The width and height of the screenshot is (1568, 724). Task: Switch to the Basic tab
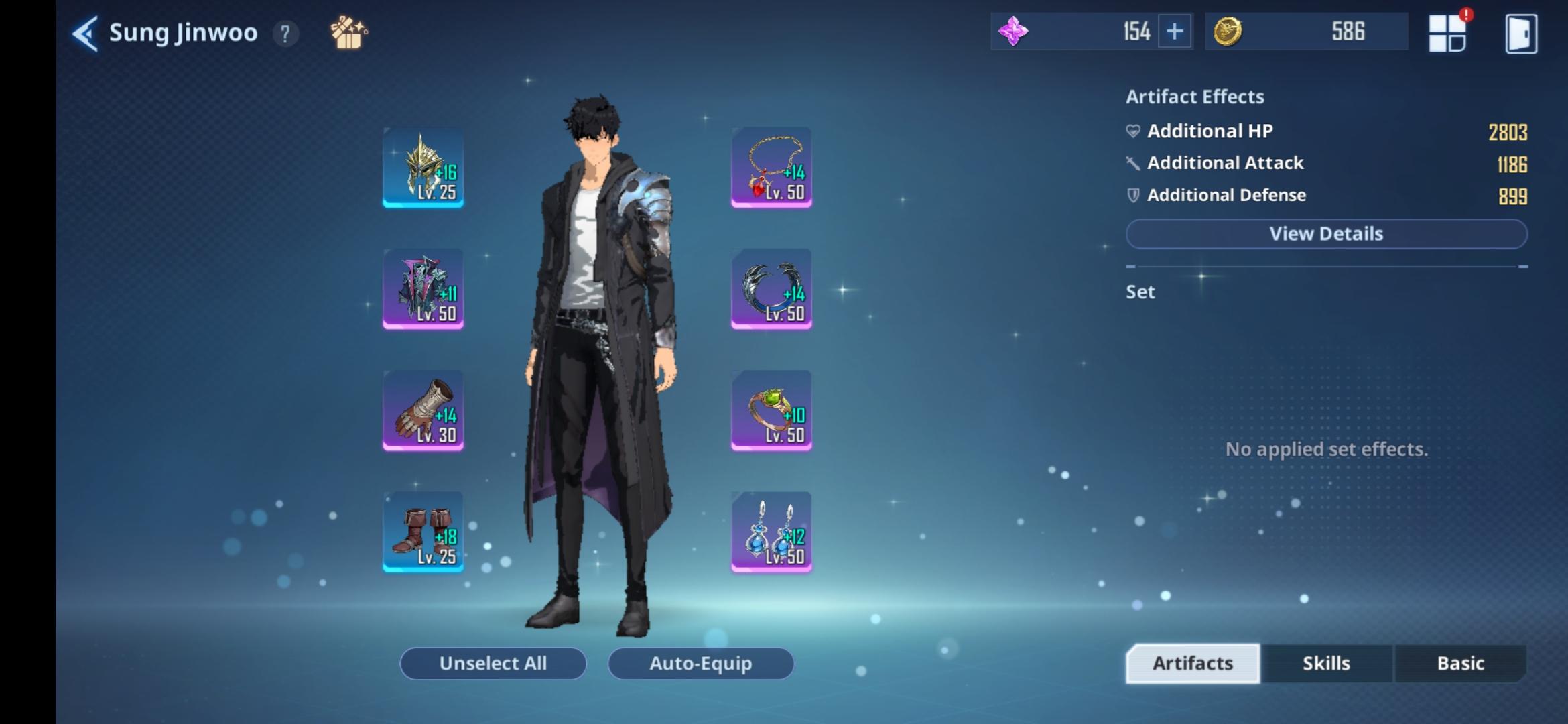click(x=1460, y=663)
